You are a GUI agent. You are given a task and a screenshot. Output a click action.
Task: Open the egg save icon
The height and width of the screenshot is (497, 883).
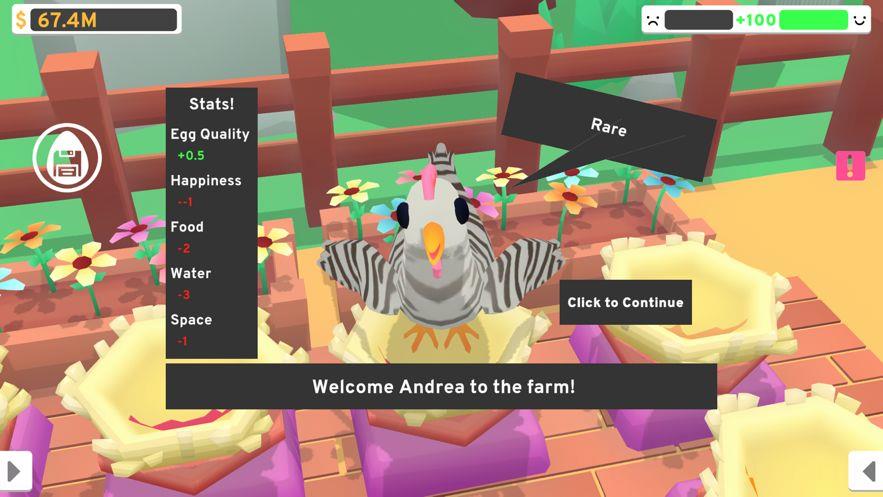point(67,158)
